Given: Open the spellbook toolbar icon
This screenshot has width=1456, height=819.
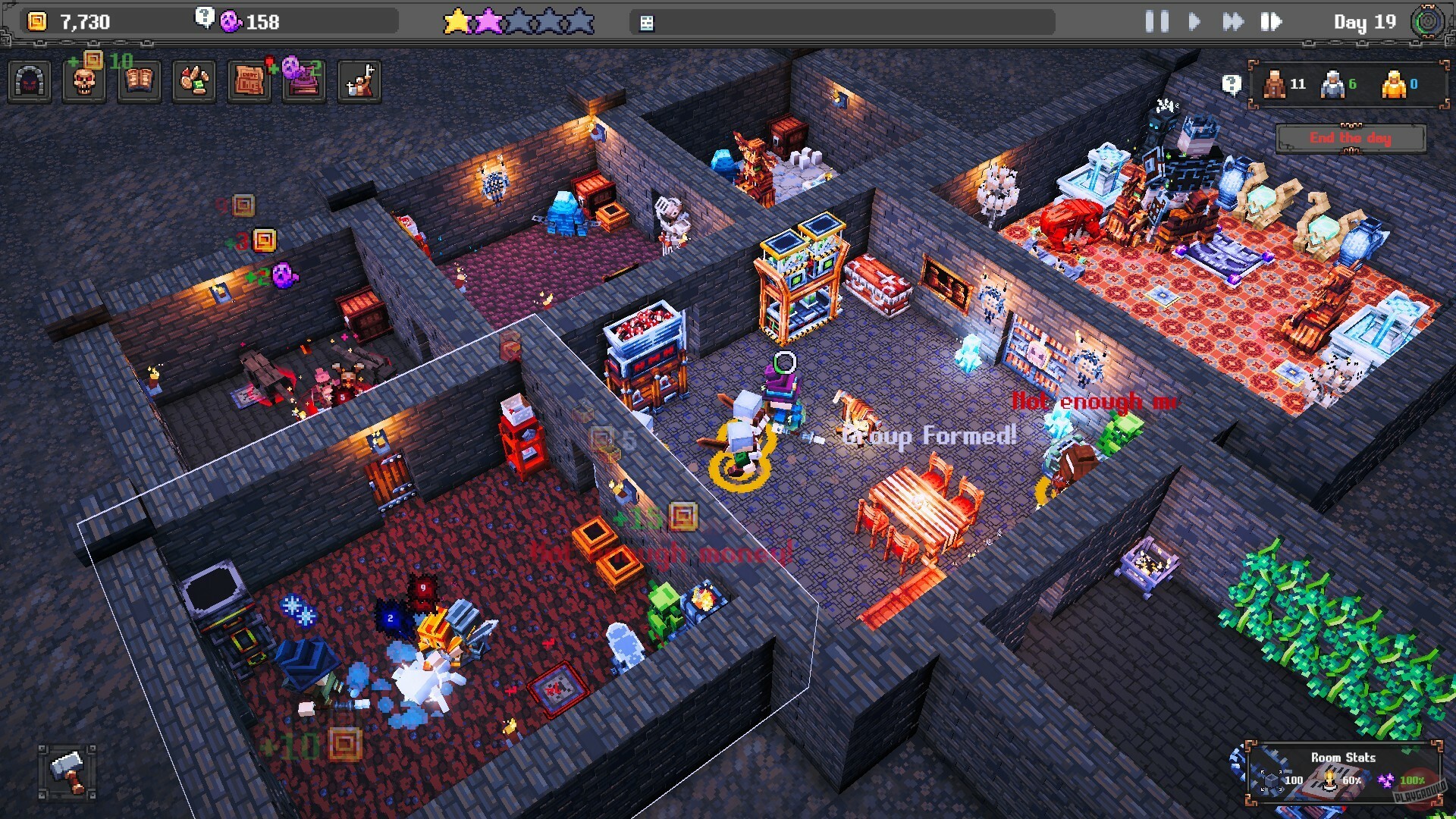Looking at the screenshot, I should (x=139, y=80).
